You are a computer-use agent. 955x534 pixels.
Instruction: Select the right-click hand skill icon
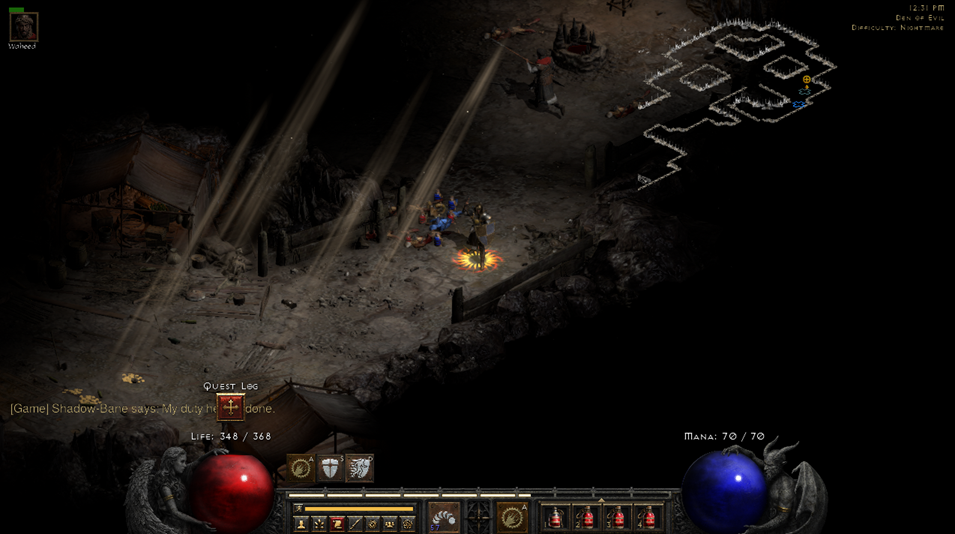512,517
